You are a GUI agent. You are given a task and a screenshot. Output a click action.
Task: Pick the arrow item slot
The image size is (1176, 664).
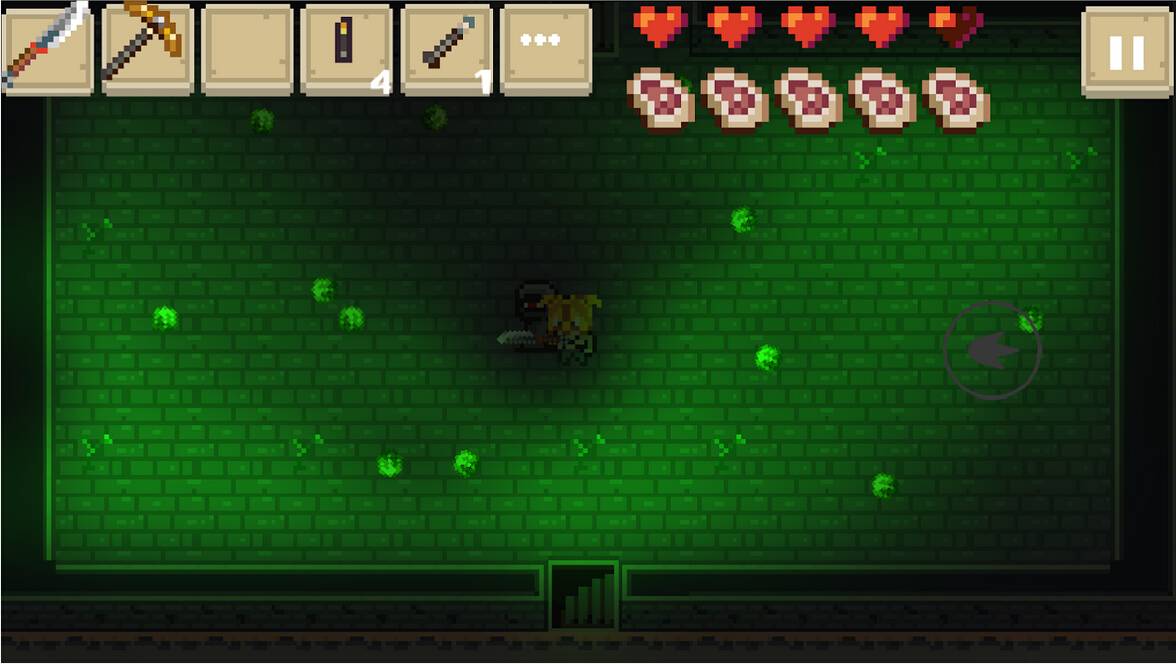(x=446, y=48)
